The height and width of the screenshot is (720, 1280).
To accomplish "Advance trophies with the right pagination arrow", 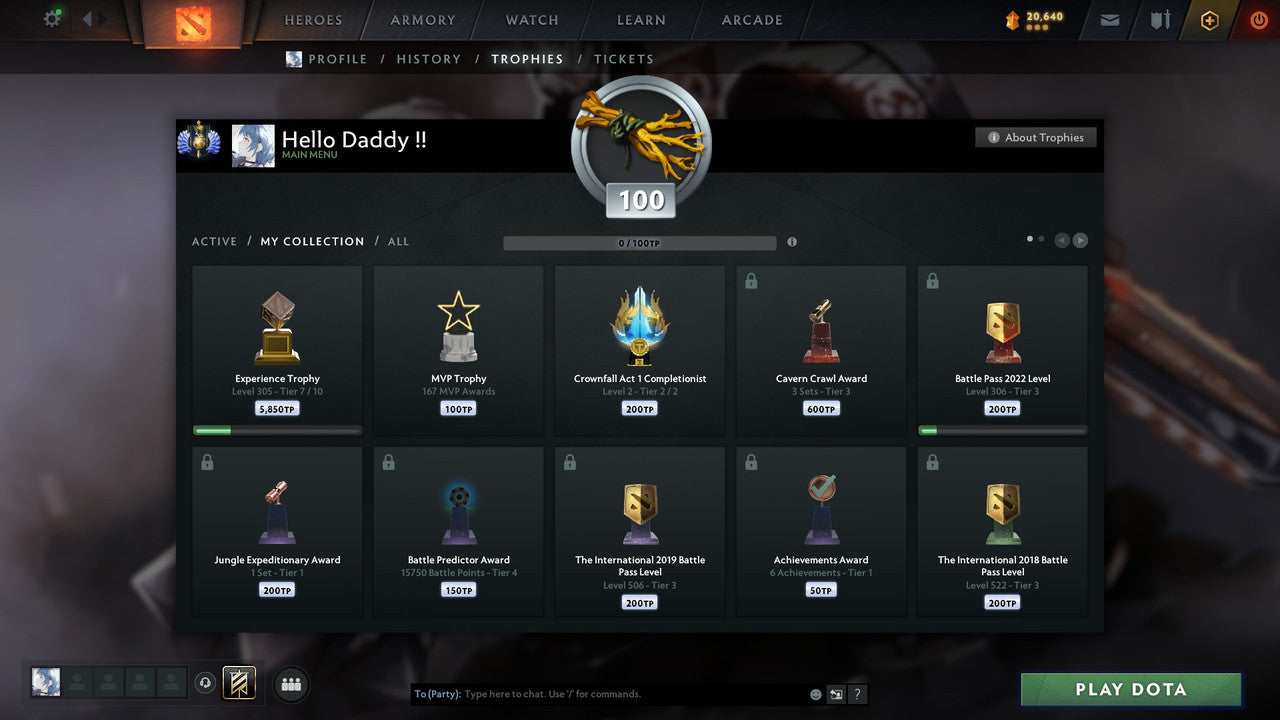I will 1081,239.
